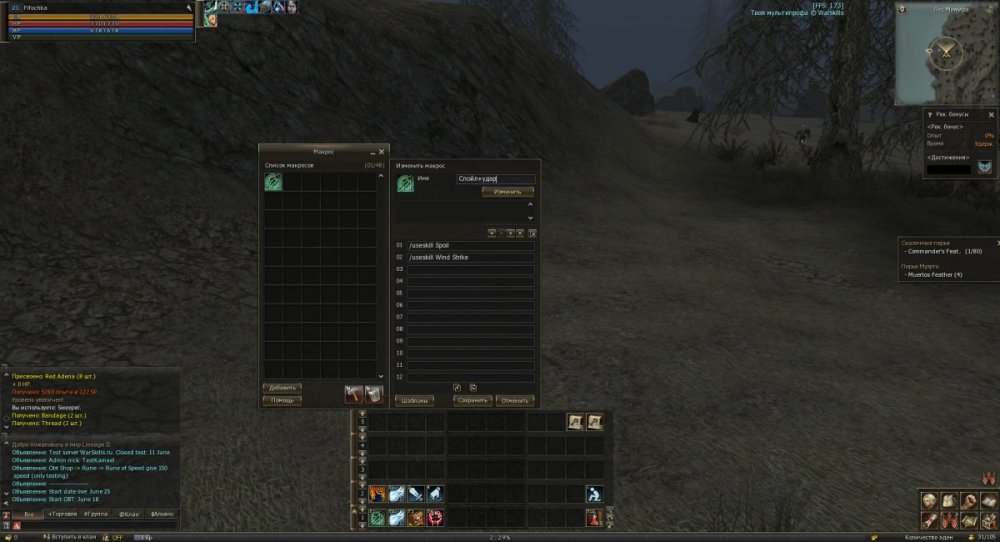This screenshot has width=1000, height=542.
Task: Open macro help with Помощь
Action: [x=282, y=400]
